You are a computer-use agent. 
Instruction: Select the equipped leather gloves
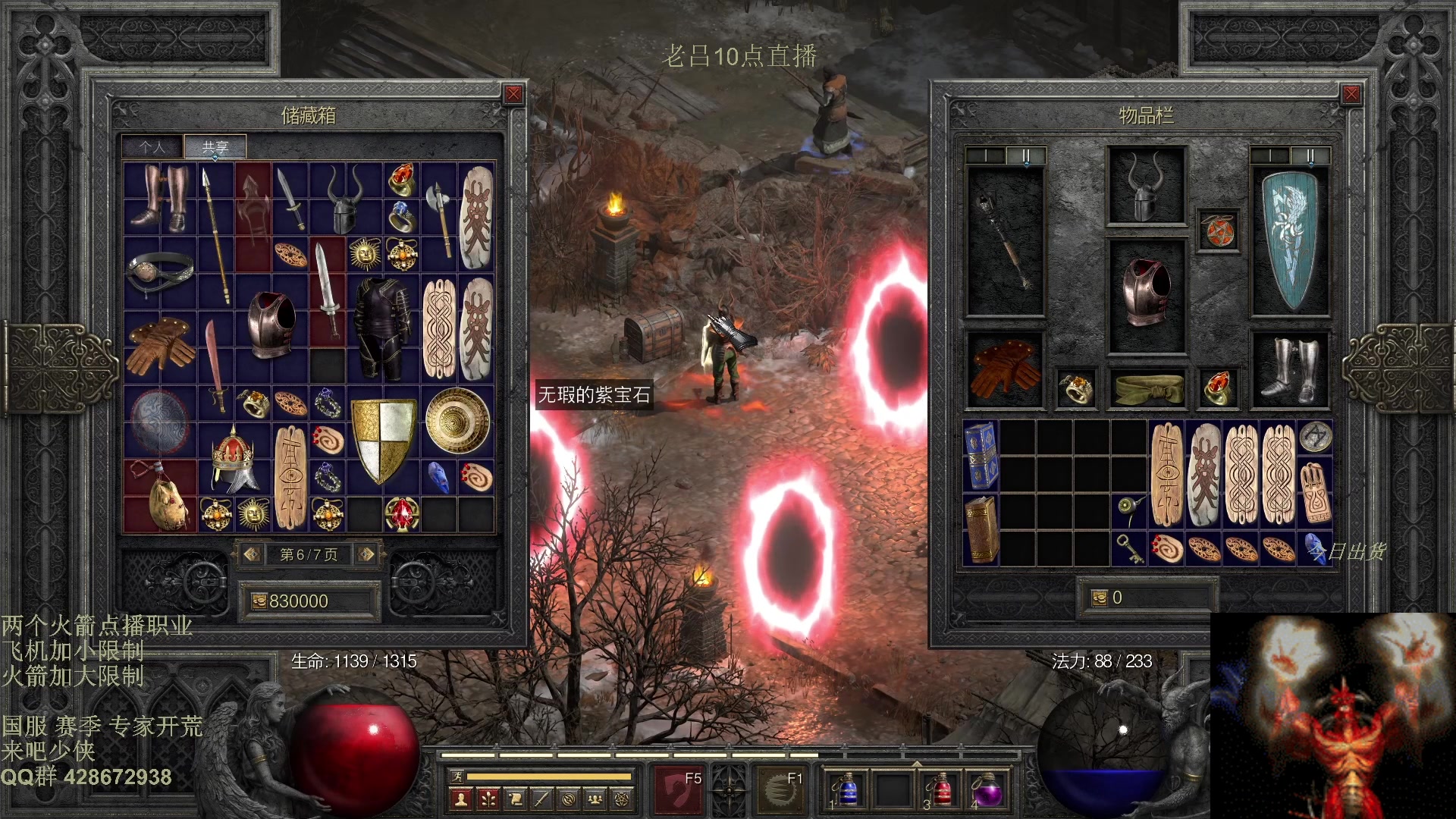pyautogui.click(x=1005, y=369)
